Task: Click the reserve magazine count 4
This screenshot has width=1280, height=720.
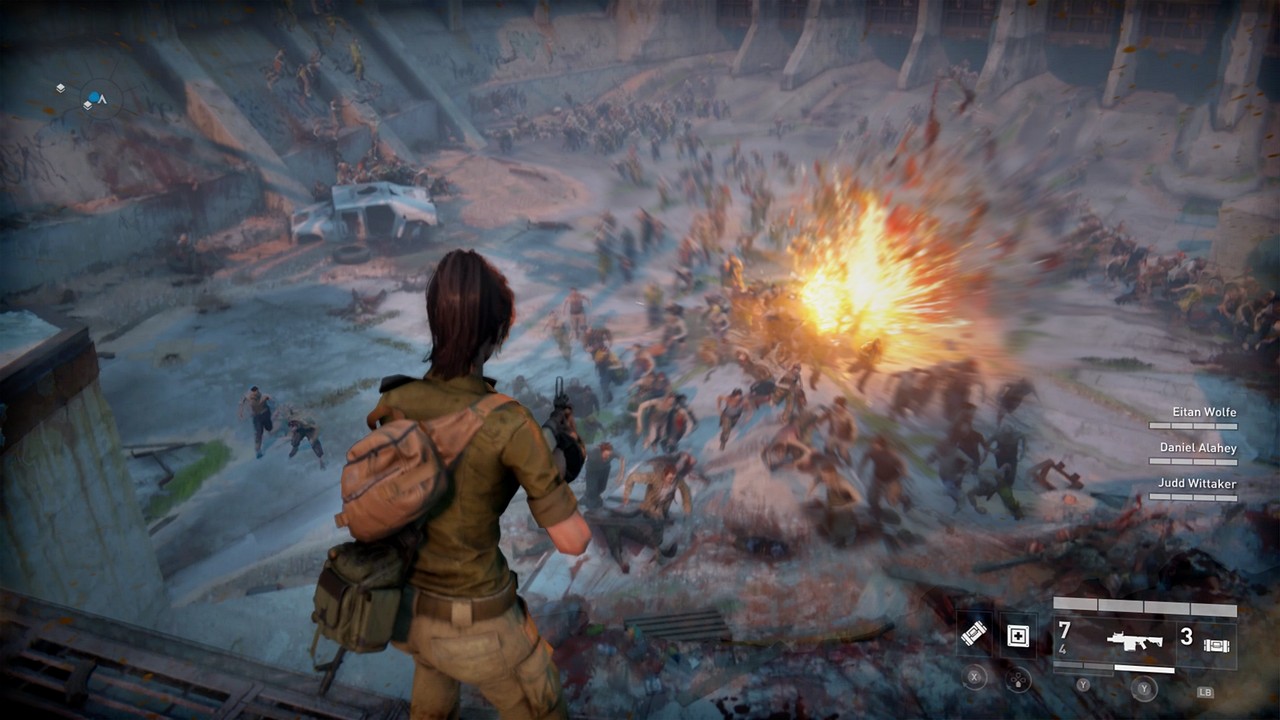Action: click(x=1063, y=649)
